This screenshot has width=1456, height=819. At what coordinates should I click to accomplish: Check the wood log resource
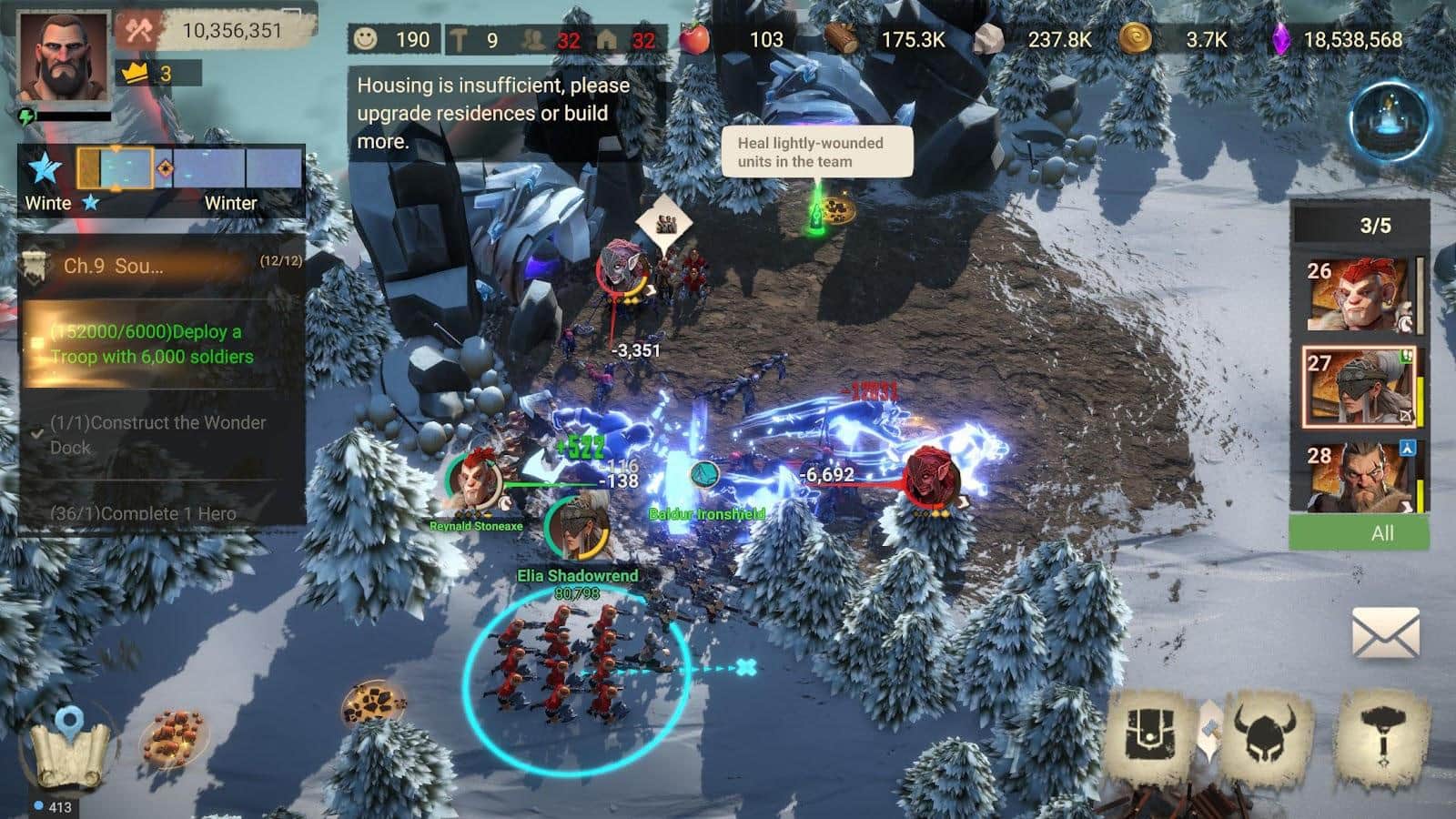tap(885, 40)
